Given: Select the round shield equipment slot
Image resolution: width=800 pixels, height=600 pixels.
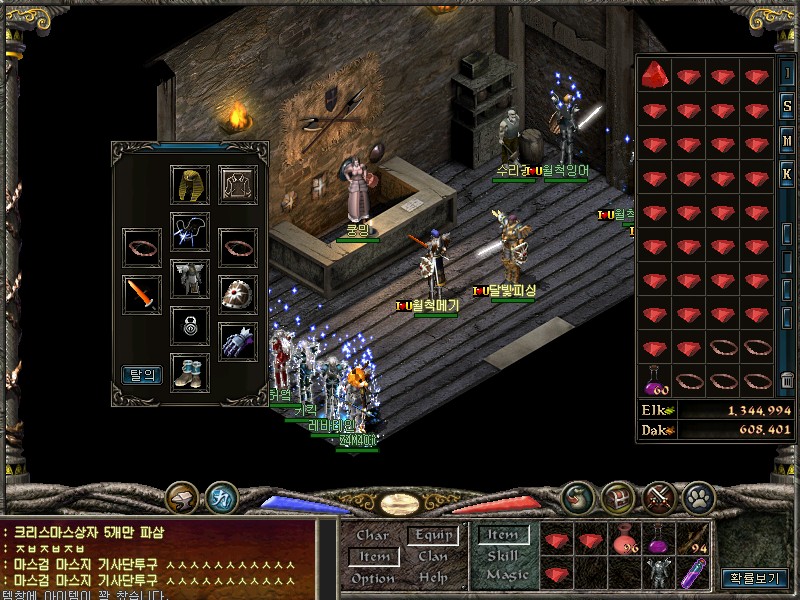Looking at the screenshot, I should (x=238, y=294).
